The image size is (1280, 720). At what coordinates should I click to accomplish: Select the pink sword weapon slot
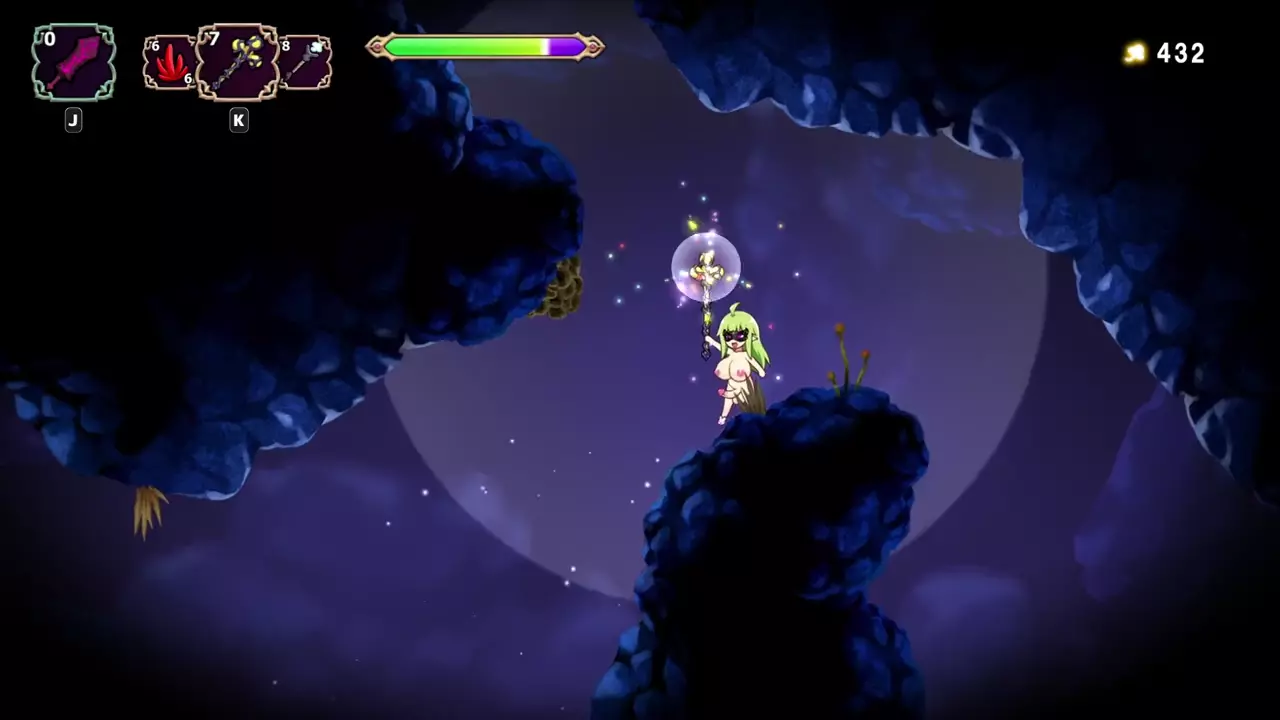[x=73, y=62]
